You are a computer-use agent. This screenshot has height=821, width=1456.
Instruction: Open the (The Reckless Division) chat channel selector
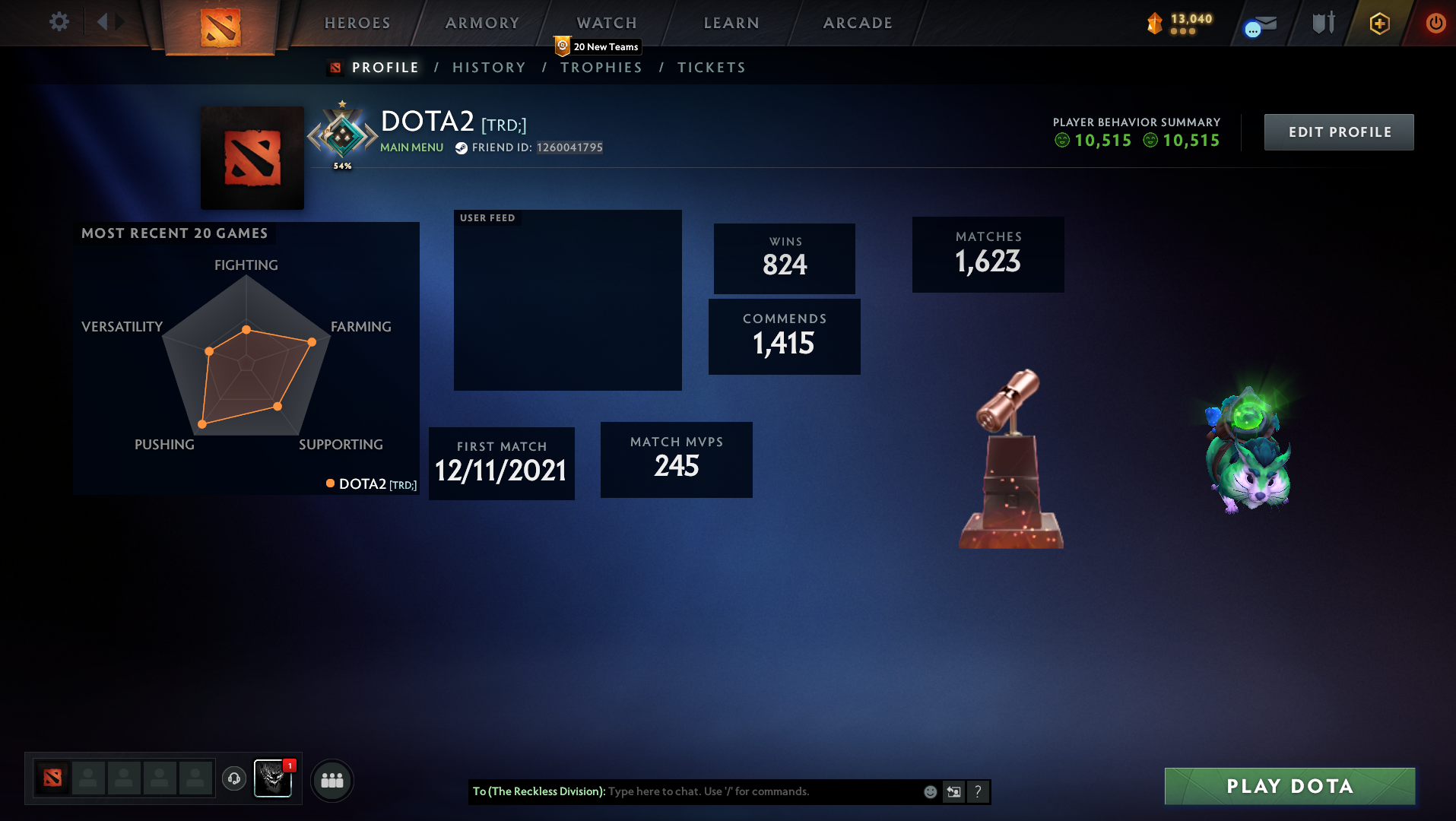click(x=541, y=791)
